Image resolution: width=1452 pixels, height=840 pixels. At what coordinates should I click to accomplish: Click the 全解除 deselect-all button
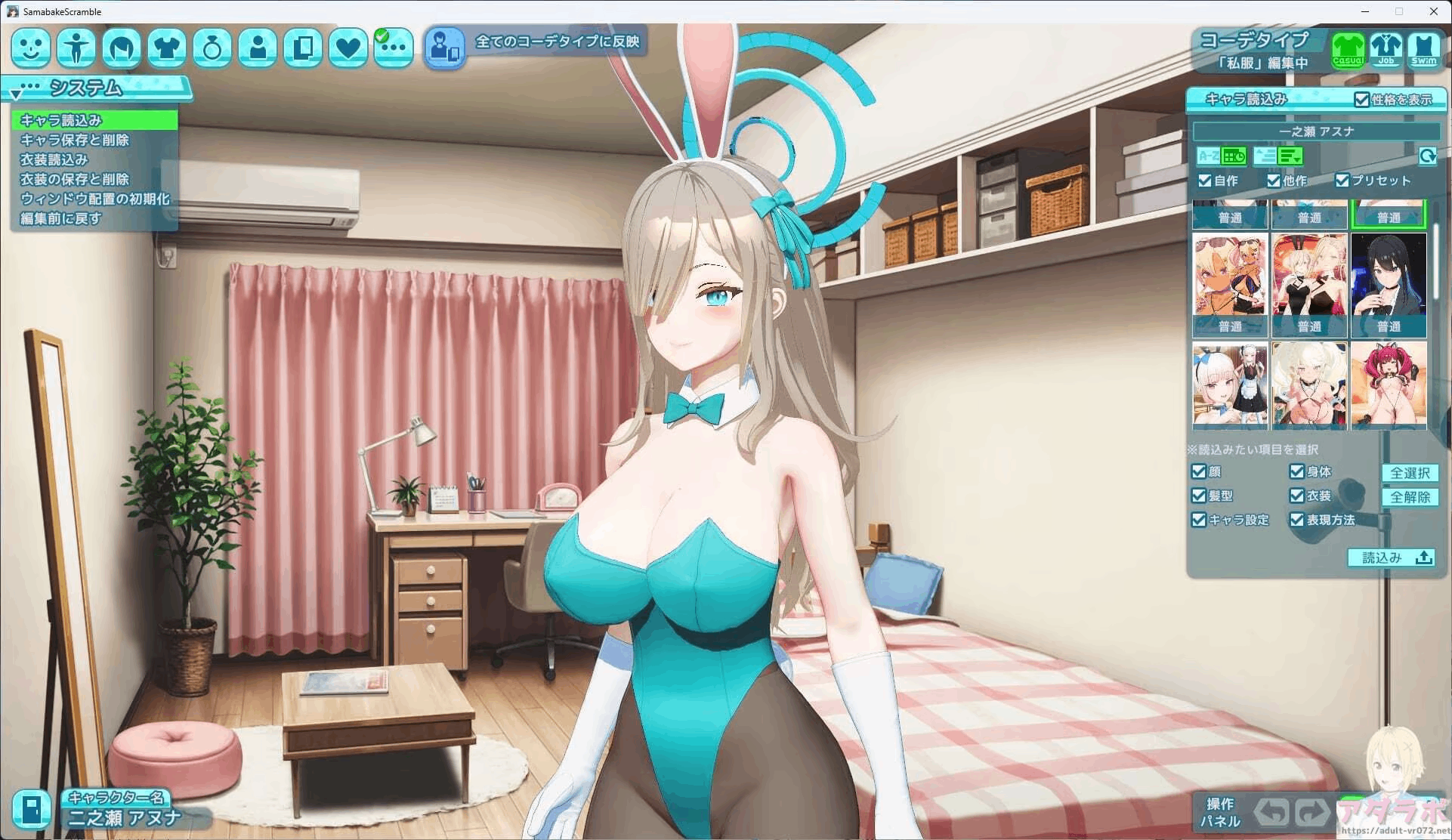point(1410,497)
